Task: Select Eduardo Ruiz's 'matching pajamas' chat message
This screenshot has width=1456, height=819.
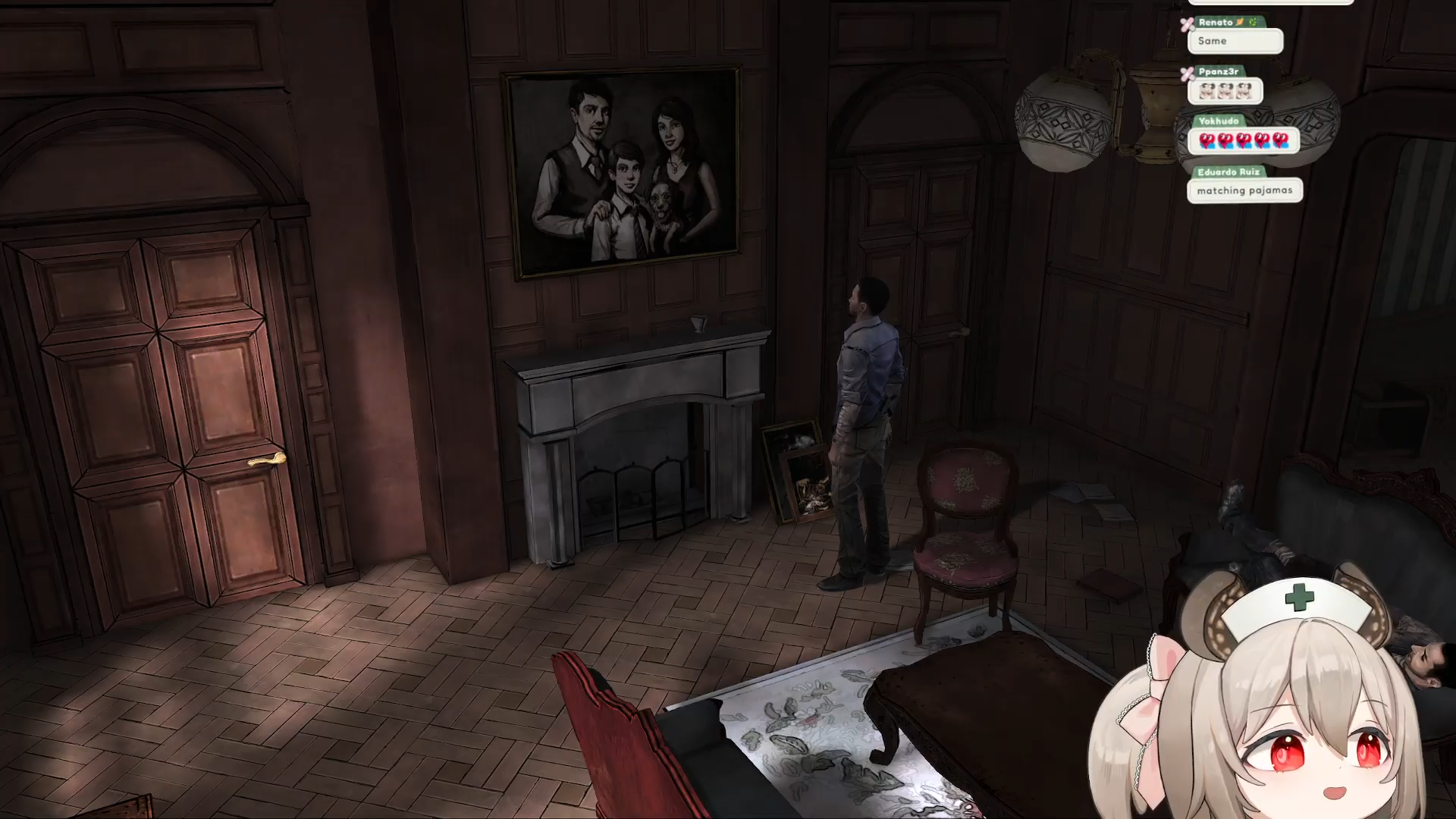Action: (x=1244, y=190)
